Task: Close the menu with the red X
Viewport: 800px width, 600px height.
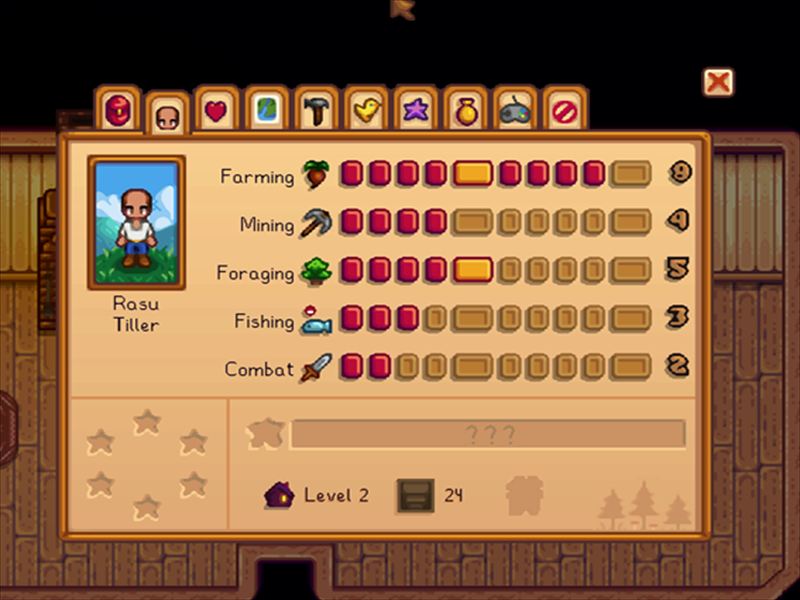Action: click(717, 82)
